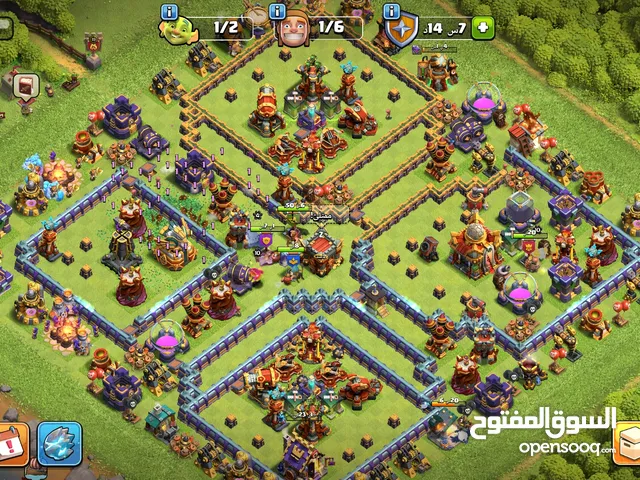Open the events calendar icon
The width and height of the screenshot is (640, 480).
(13, 443)
